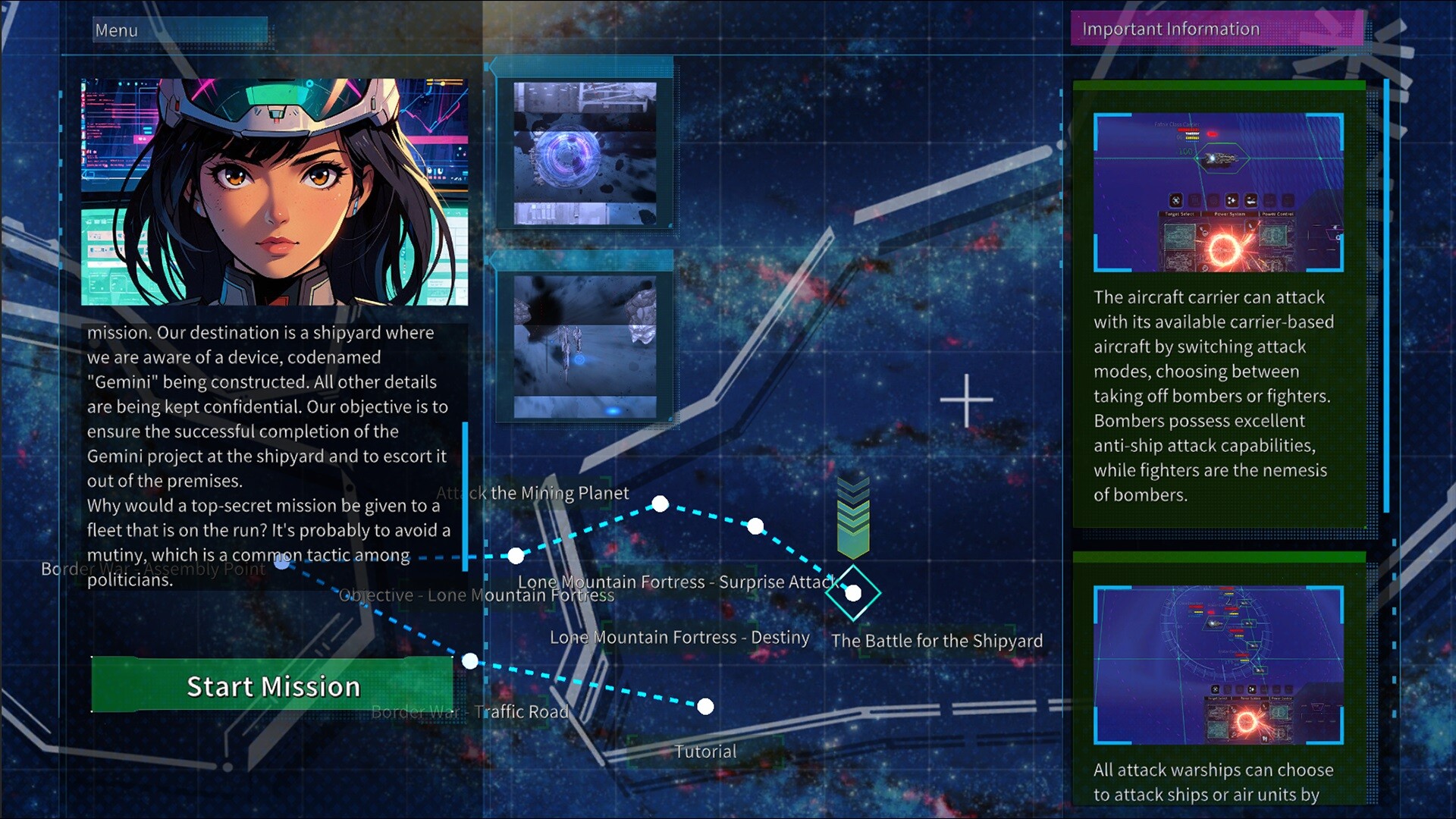The image size is (1456, 819).
Task: Open the Menu panel
Action: 115,30
